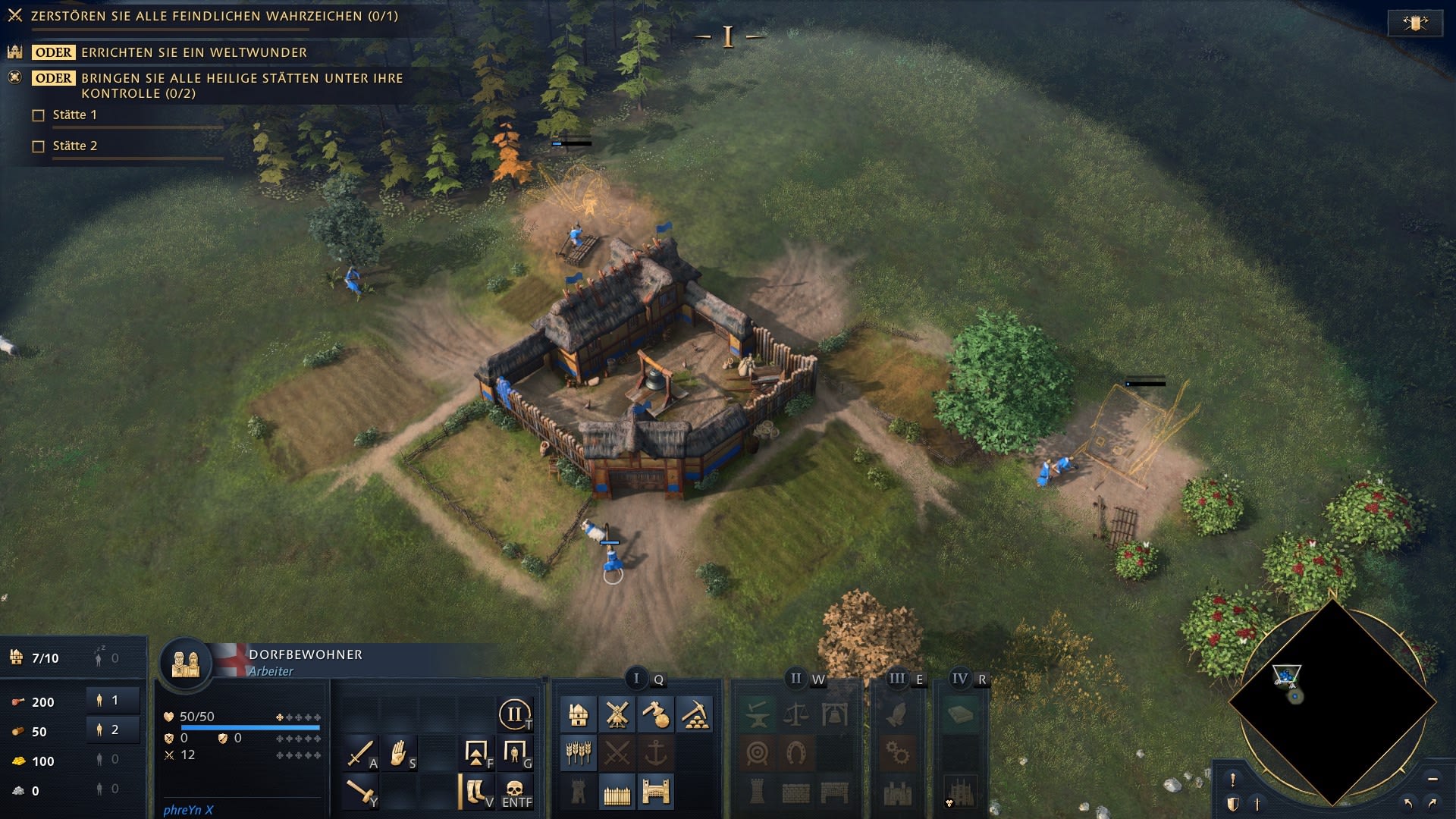
Task: Zoom out with the minimap minus button
Action: click(x=1432, y=779)
